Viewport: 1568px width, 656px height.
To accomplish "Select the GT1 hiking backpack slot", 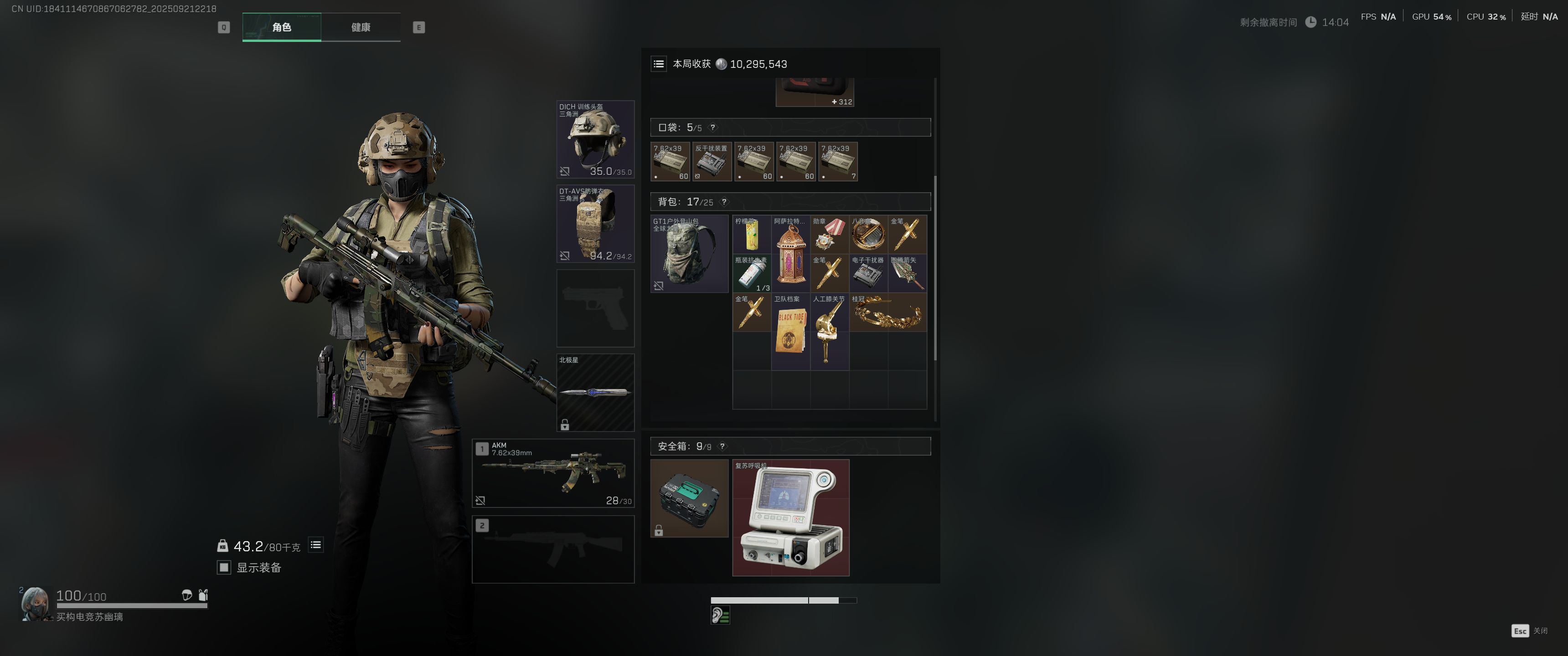I will pos(689,253).
